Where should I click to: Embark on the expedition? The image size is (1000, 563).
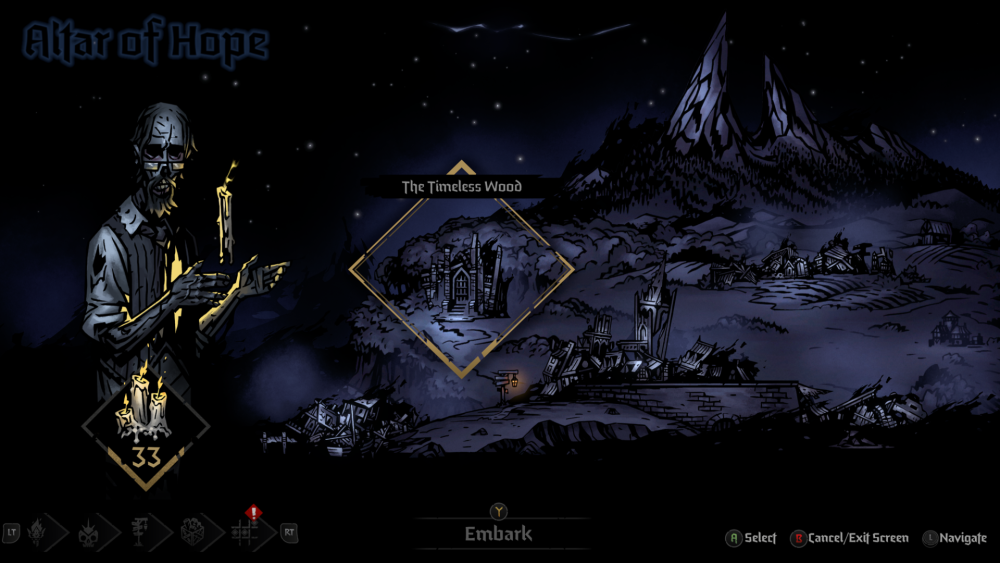(498, 534)
